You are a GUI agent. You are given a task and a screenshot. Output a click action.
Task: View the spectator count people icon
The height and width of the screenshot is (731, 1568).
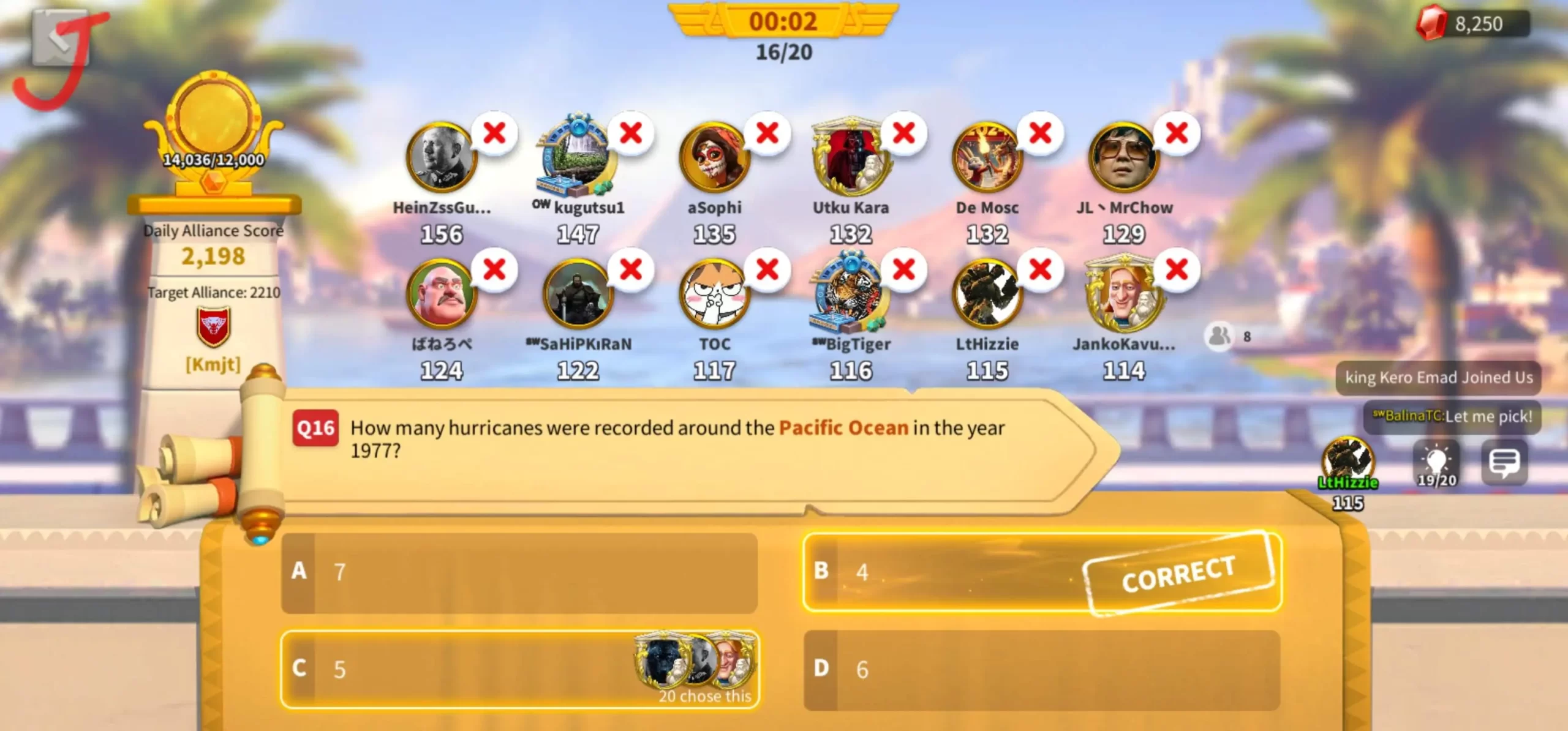click(x=1219, y=336)
